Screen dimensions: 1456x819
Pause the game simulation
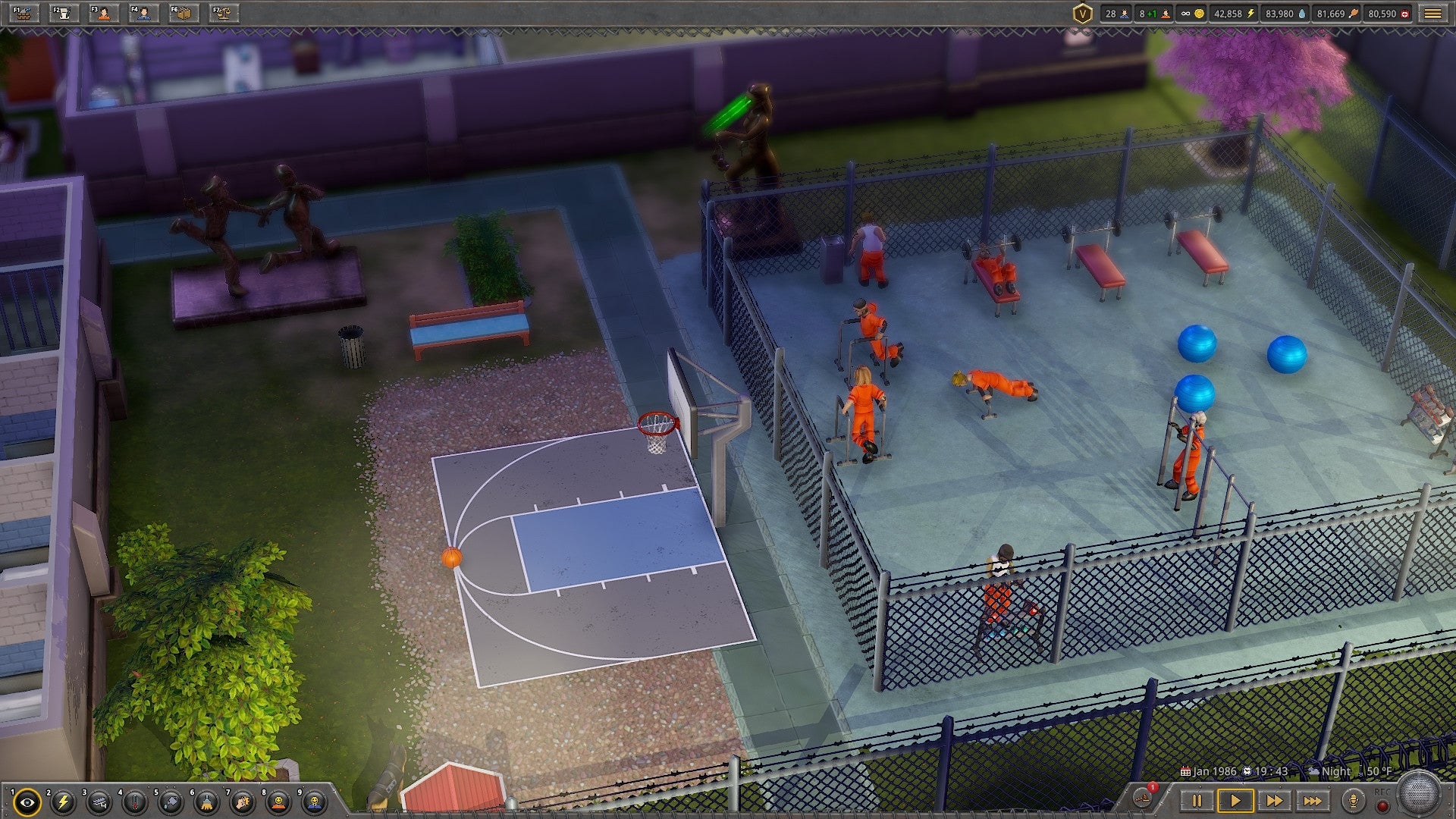(1197, 800)
